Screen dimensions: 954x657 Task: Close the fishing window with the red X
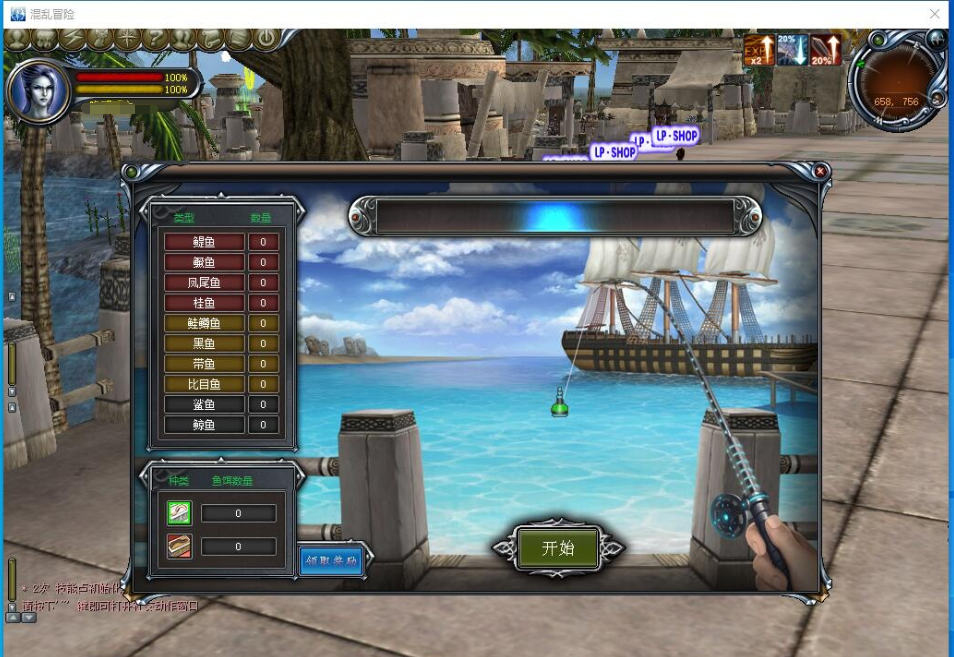820,172
